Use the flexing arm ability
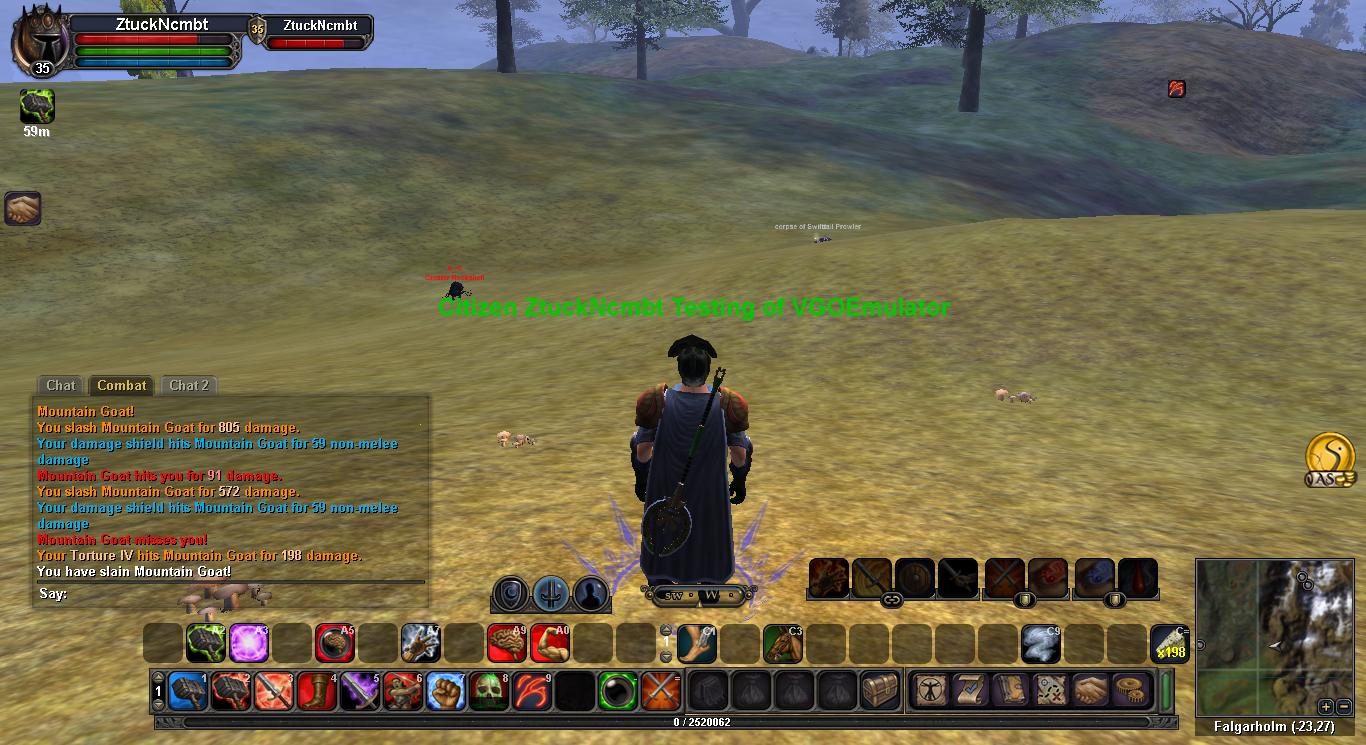 click(x=550, y=643)
